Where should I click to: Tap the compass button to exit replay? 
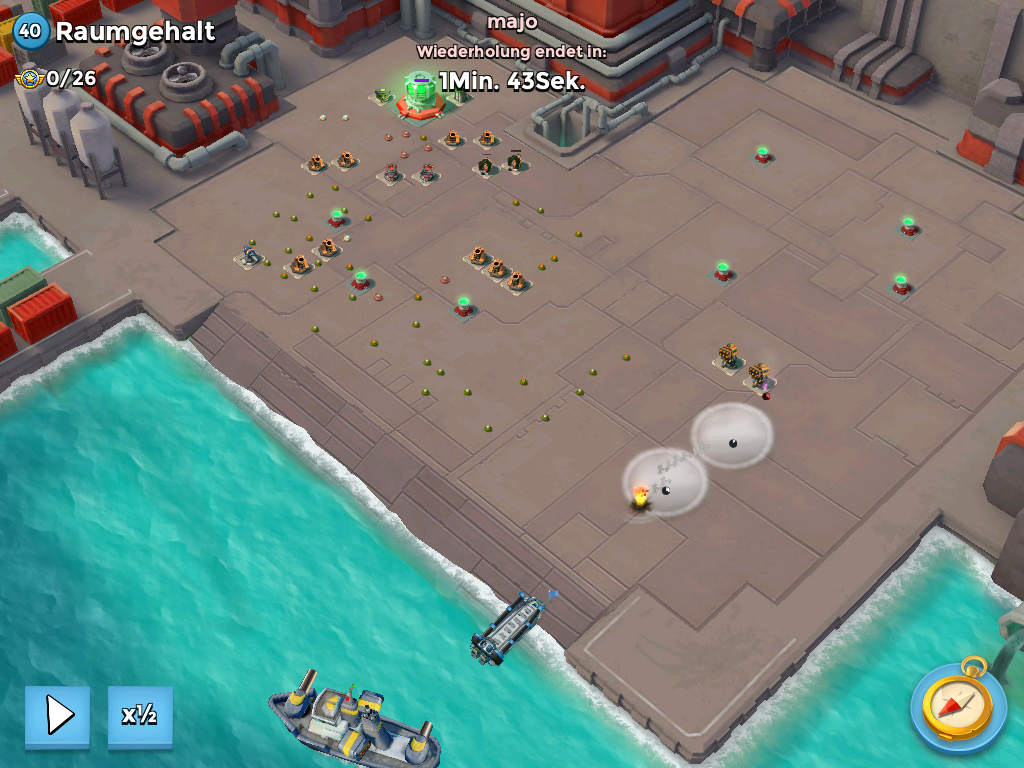tap(957, 706)
